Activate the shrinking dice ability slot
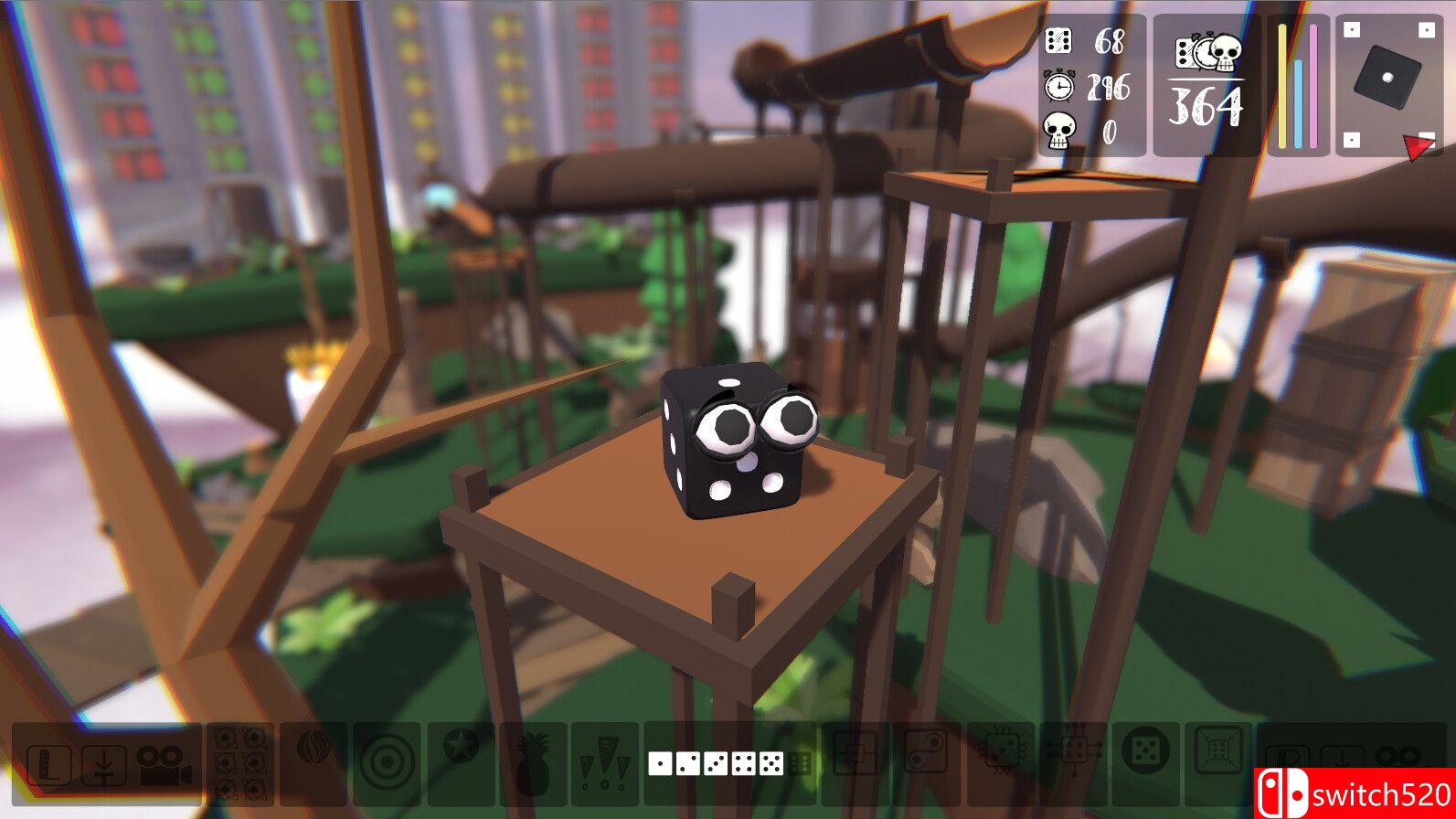This screenshot has height=819, width=1456. 1218,753
